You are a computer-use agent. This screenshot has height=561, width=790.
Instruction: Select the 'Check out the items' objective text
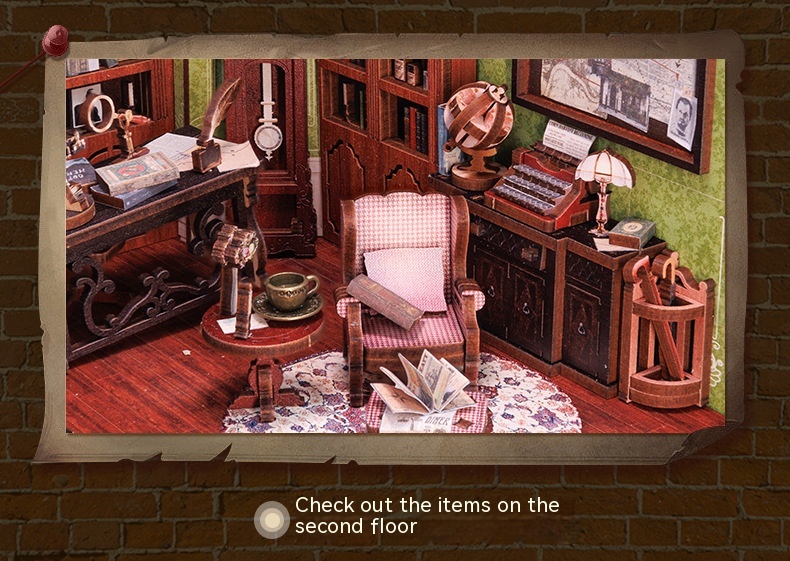pyautogui.click(x=427, y=515)
